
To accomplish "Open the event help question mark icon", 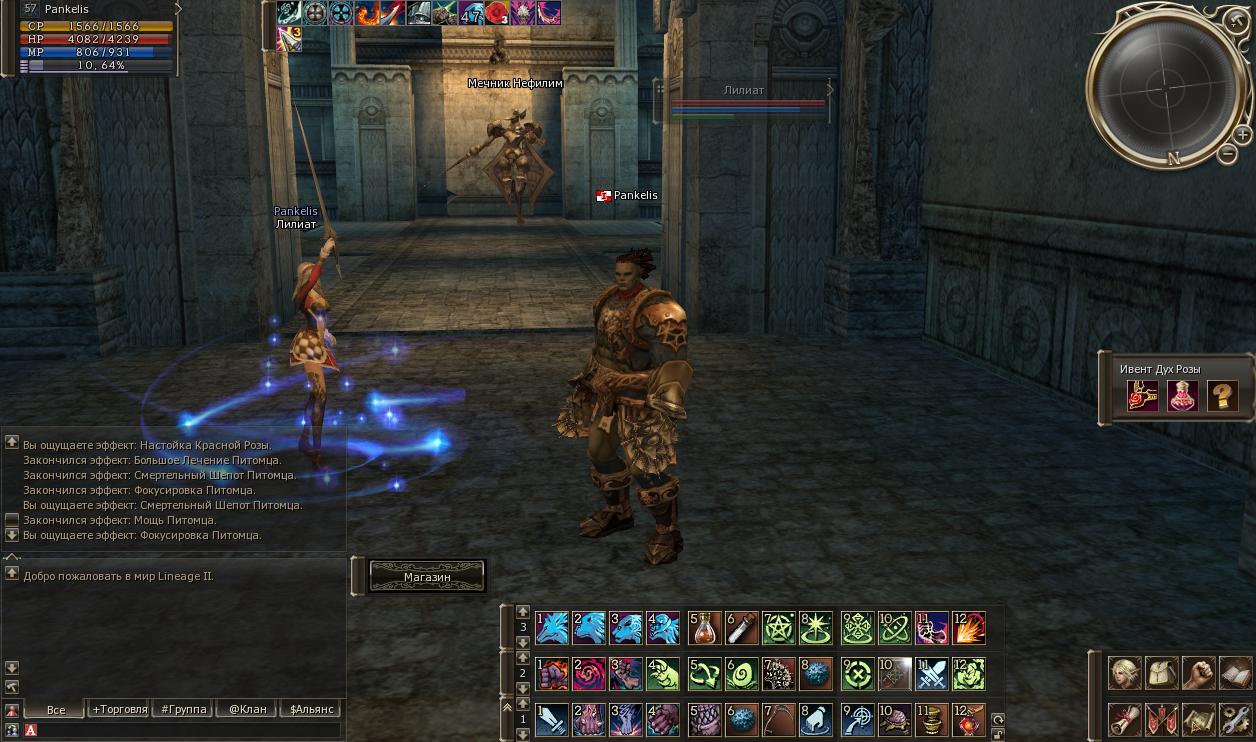I will coord(1222,396).
